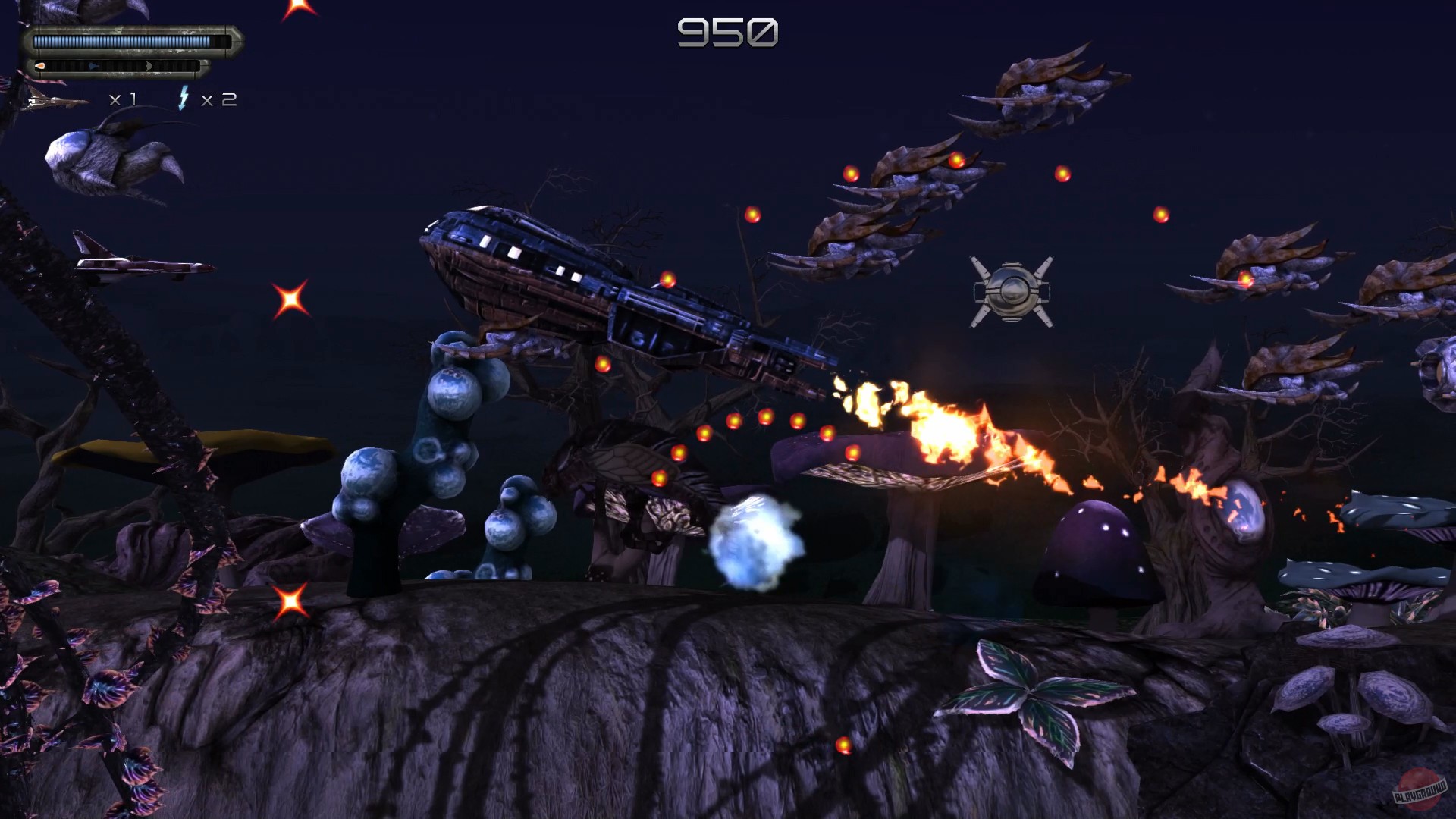Screen dimensions: 1456x819
Task: Select the gray arrow weapon indicator
Action: (149, 67)
